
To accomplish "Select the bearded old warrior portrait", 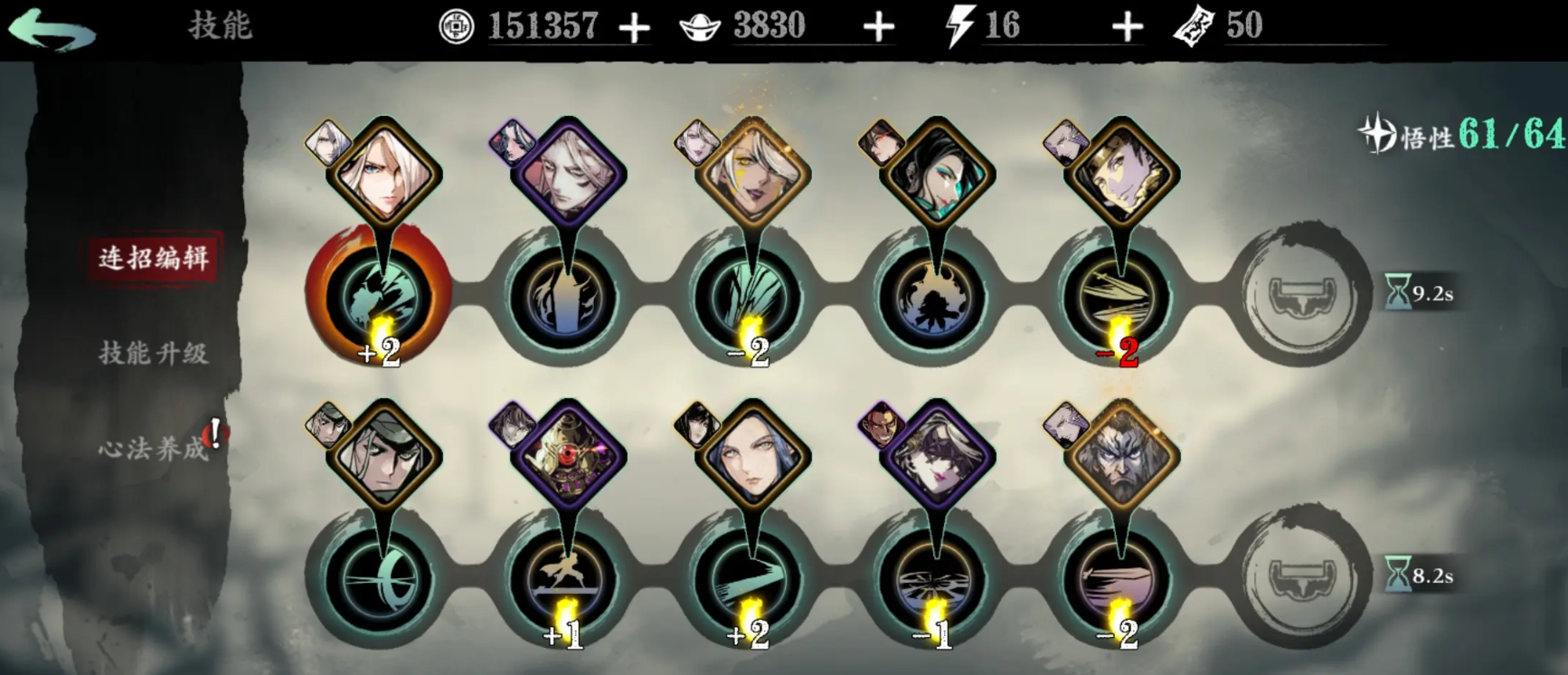I will pyautogui.click(x=1121, y=457).
